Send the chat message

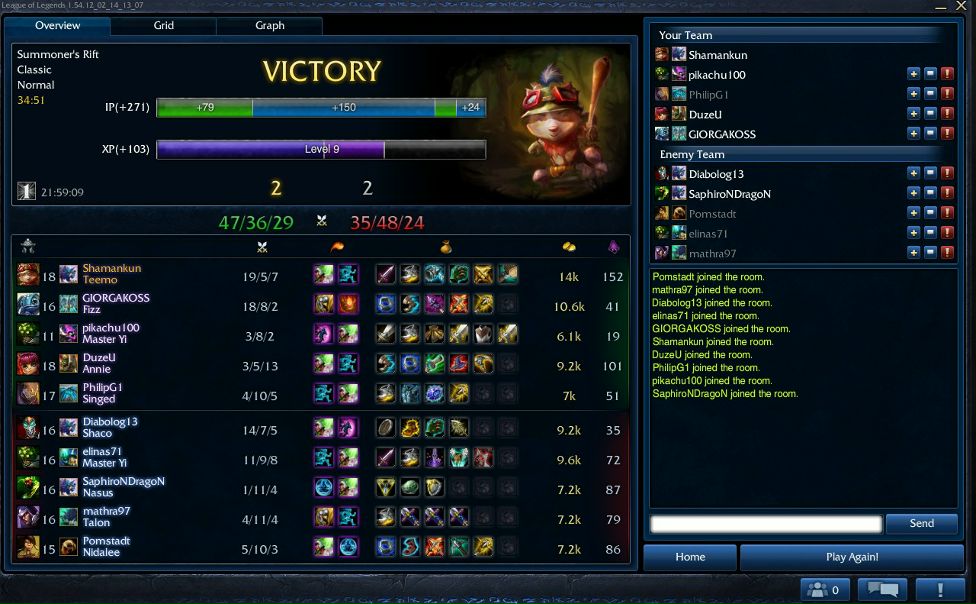921,523
